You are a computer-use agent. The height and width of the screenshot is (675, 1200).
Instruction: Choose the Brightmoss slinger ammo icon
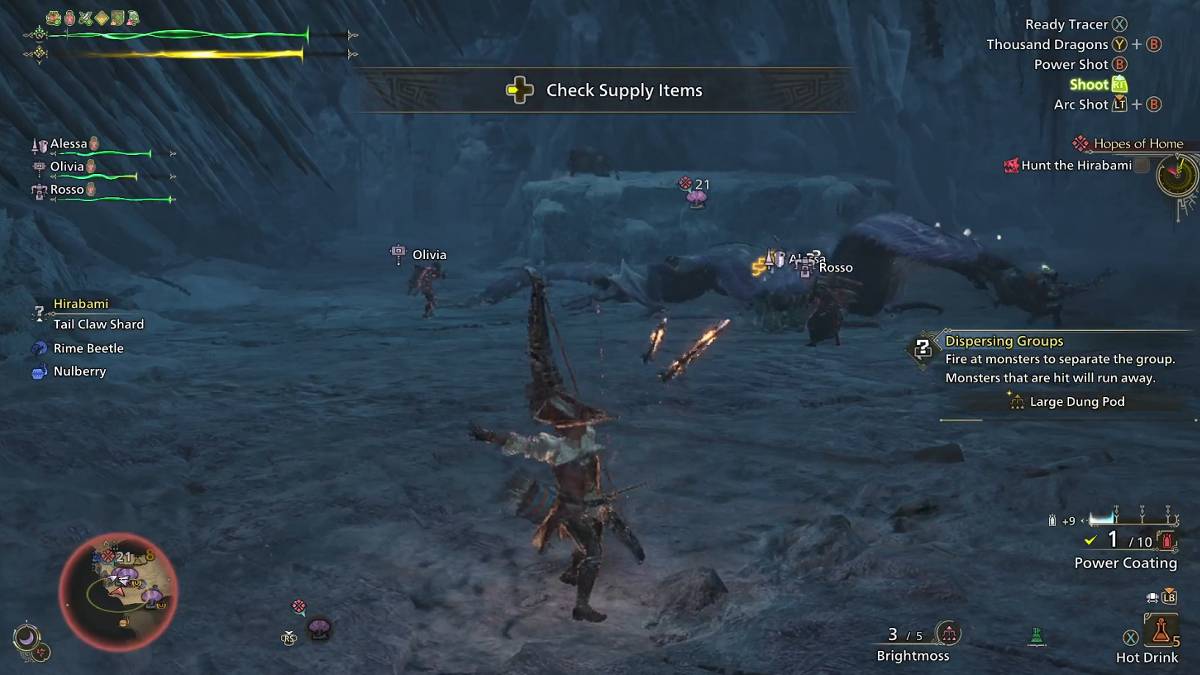coord(948,633)
